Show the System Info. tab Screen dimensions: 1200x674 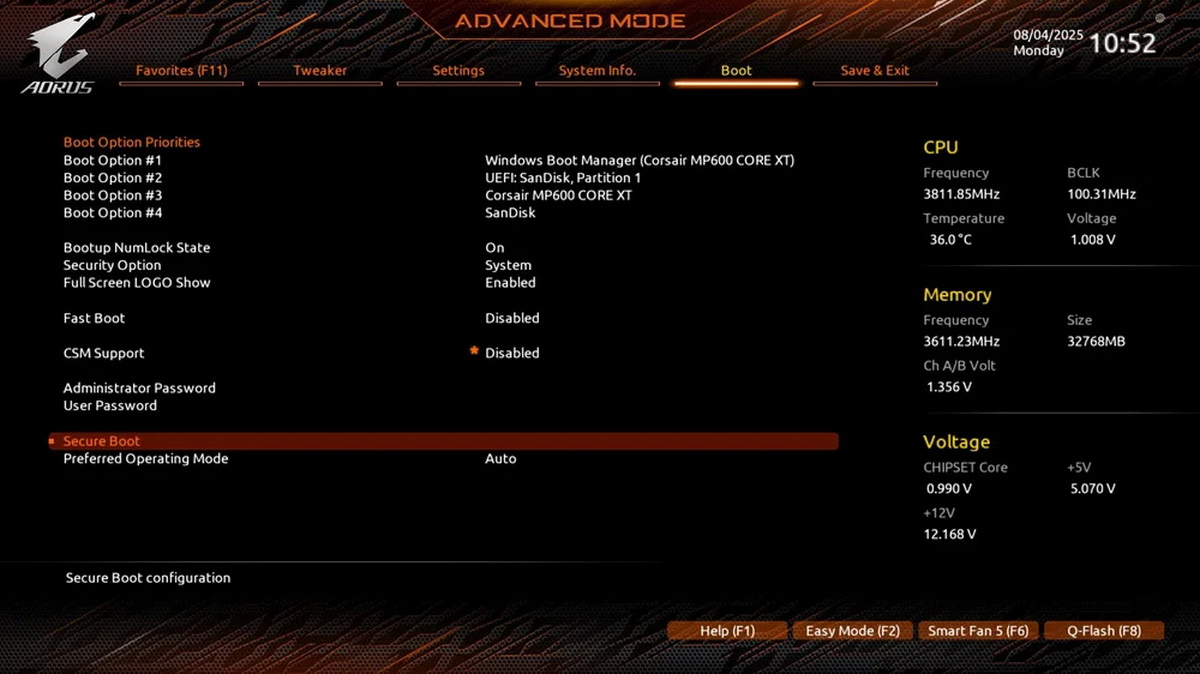pos(597,71)
